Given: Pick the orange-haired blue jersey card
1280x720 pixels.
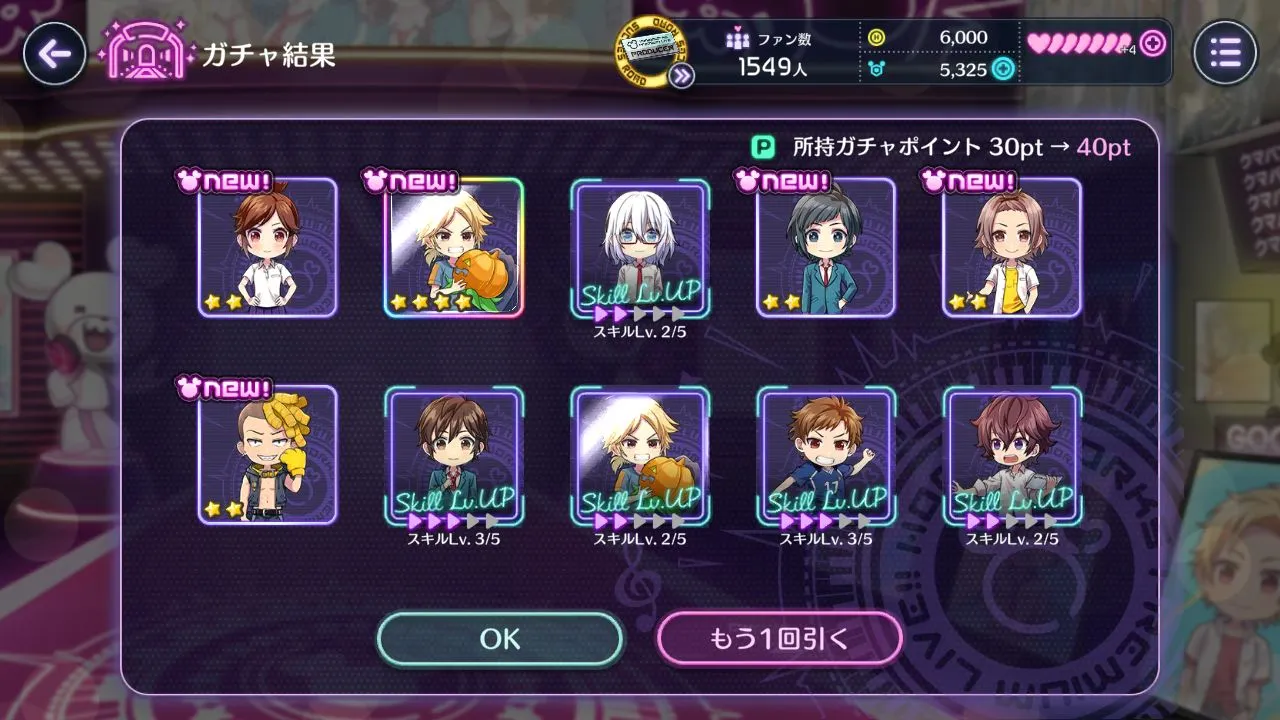Looking at the screenshot, I should click(826, 455).
